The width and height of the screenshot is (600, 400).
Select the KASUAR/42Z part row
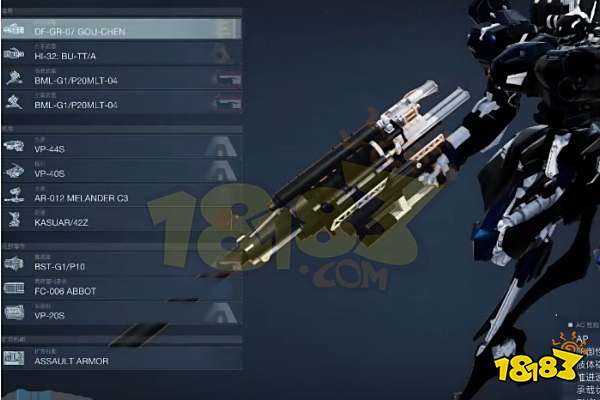tap(120, 220)
